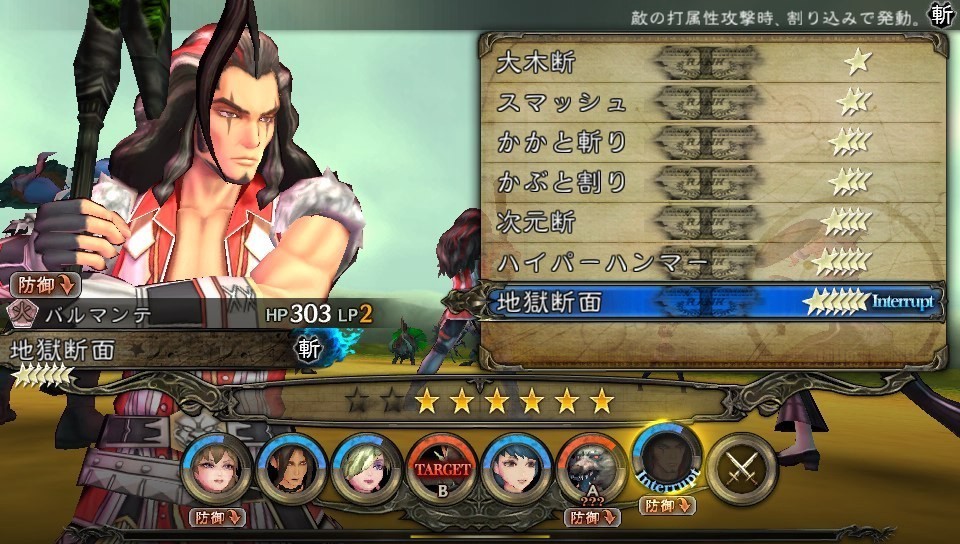Click the Interrupt timeline portrait
Image resolution: width=960 pixels, height=544 pixels.
pos(668,463)
